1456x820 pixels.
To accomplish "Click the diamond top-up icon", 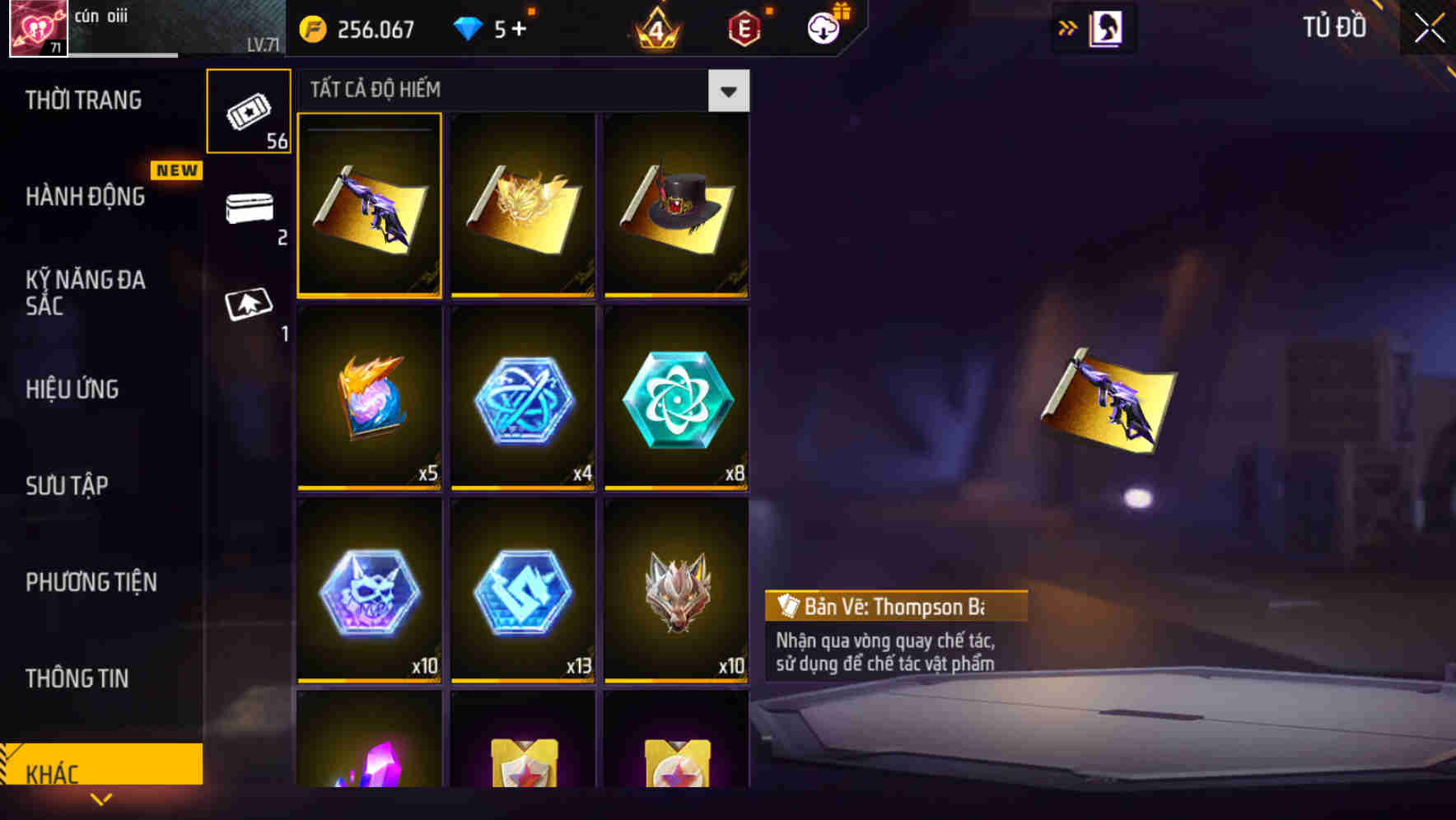I will tap(467, 27).
